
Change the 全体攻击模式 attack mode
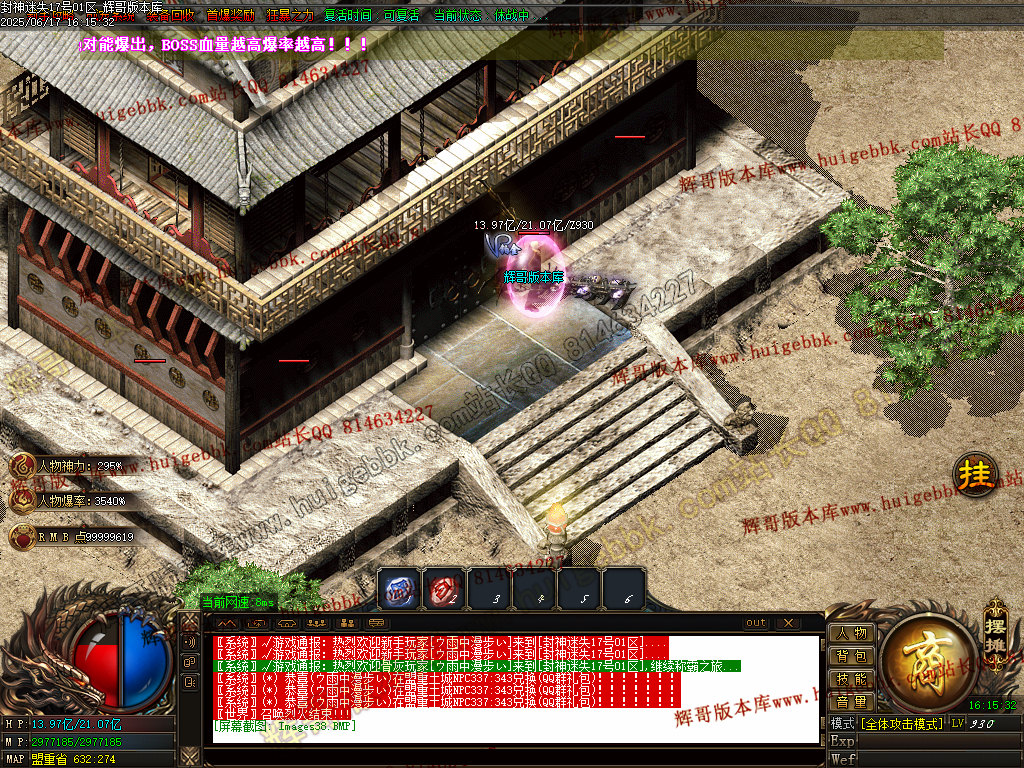(x=901, y=723)
